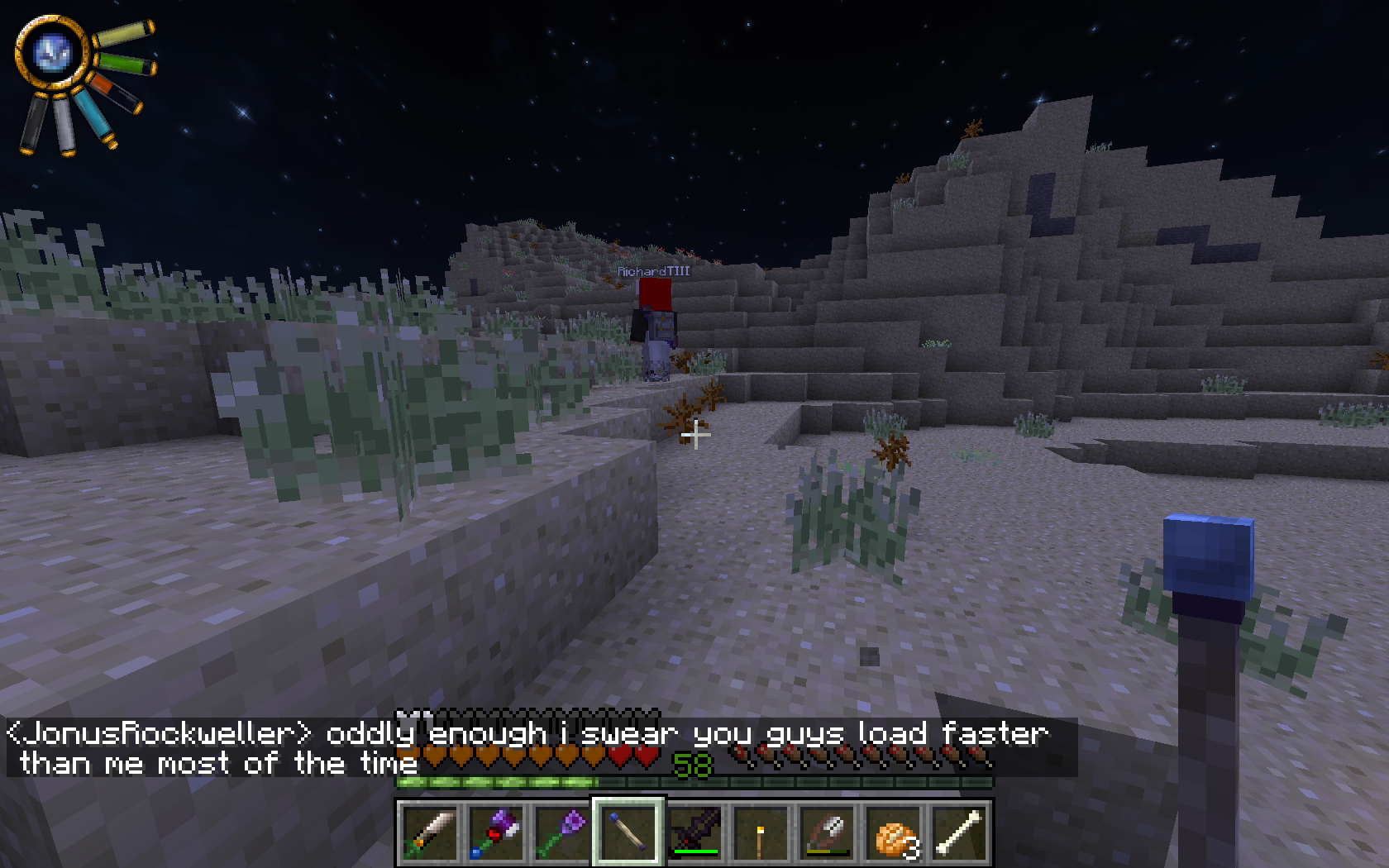Pick the bone in the hotbar

click(x=959, y=832)
